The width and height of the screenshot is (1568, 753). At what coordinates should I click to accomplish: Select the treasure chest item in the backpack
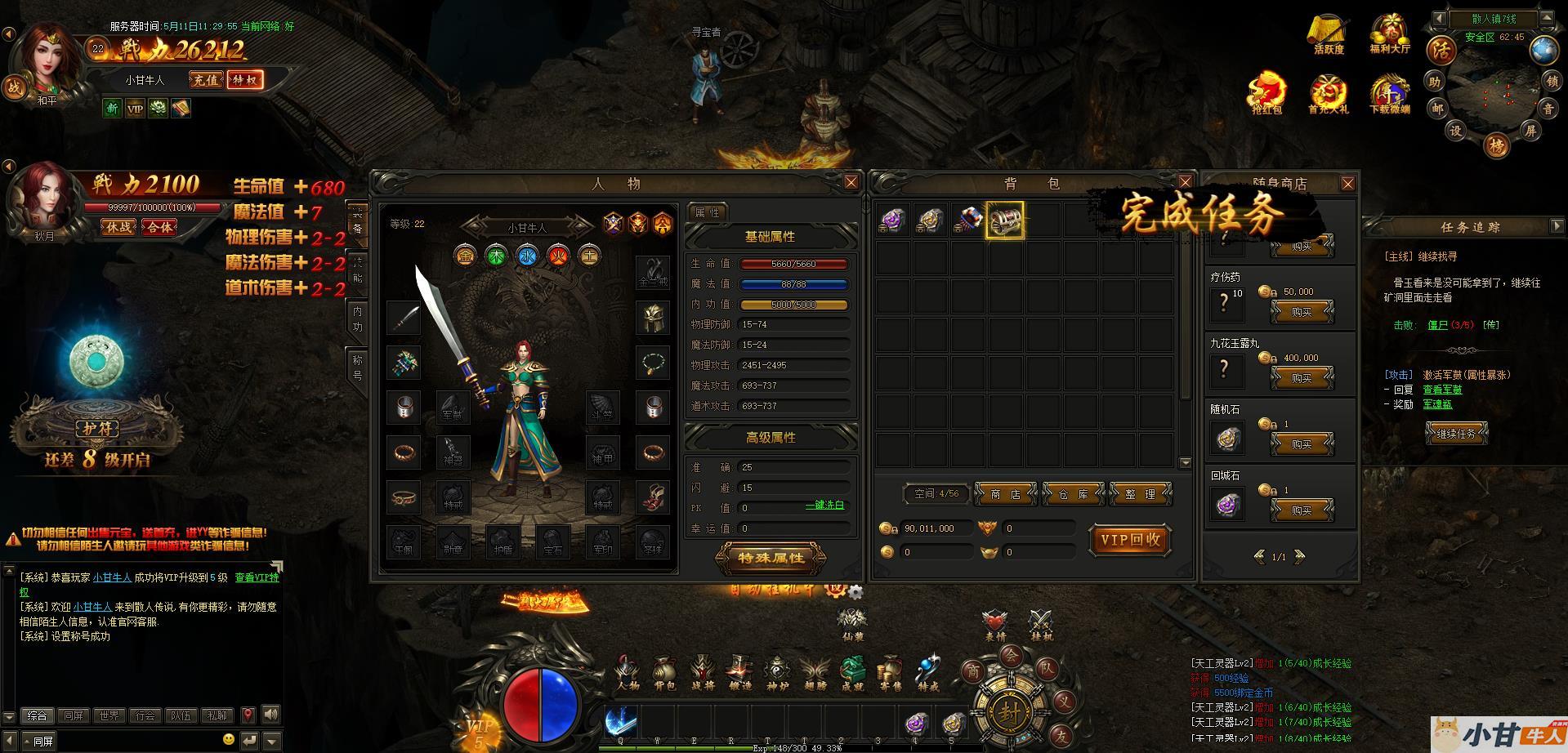click(x=1004, y=221)
